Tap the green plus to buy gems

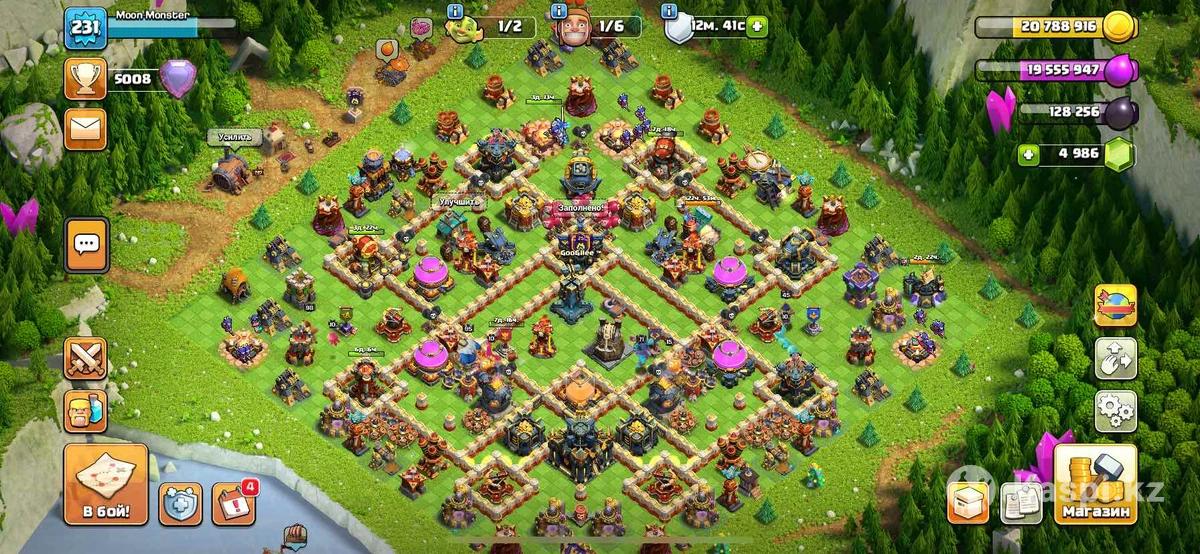pyautogui.click(x=1027, y=155)
